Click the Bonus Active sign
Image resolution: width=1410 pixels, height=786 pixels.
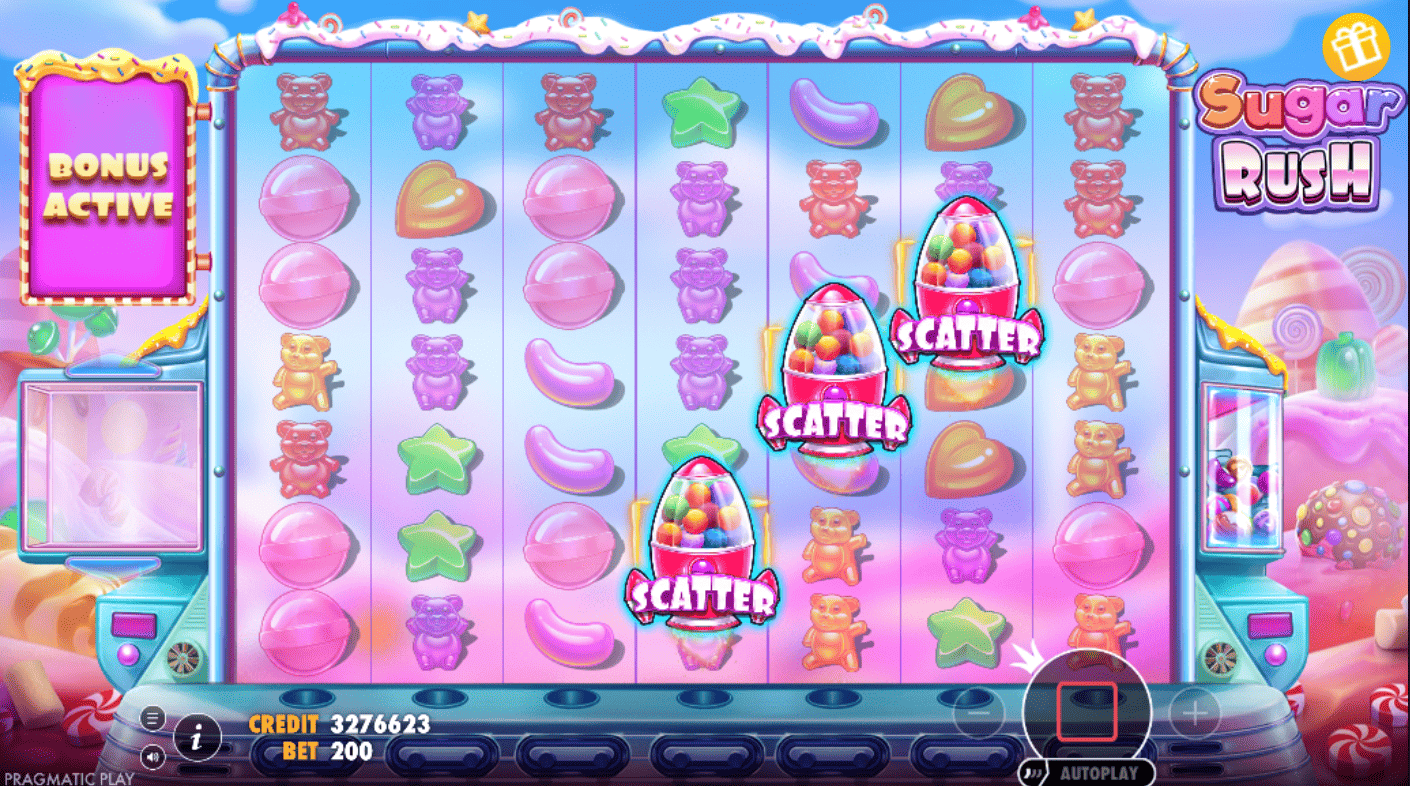(x=109, y=187)
